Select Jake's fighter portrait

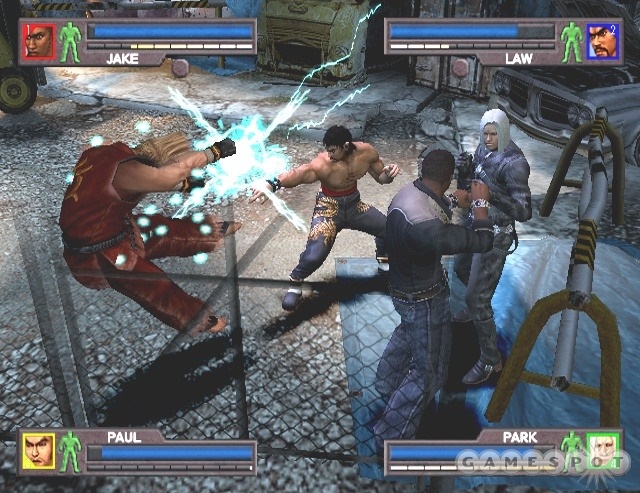tap(39, 41)
